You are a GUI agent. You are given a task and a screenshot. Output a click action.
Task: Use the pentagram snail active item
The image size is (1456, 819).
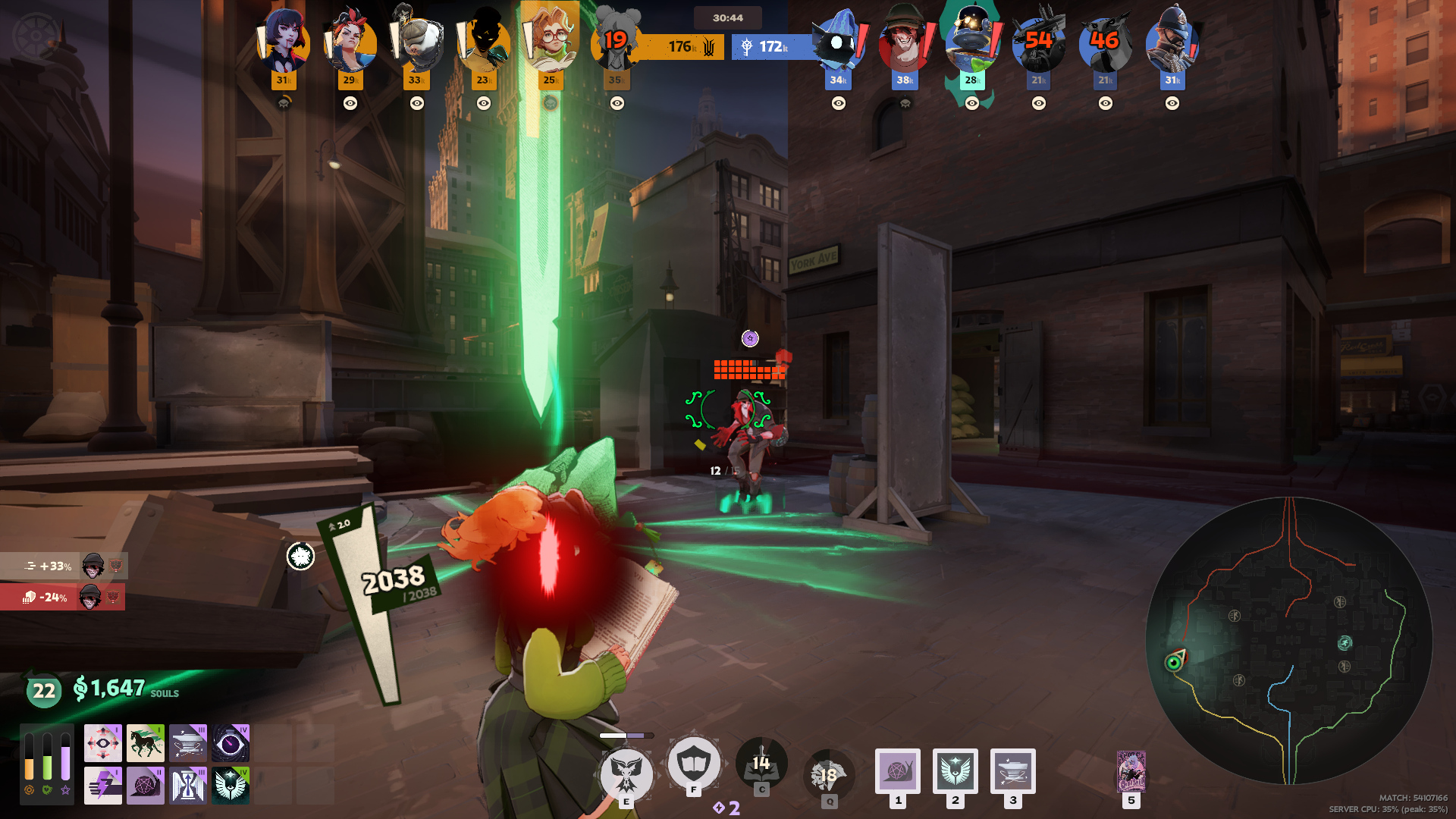pos(898,771)
